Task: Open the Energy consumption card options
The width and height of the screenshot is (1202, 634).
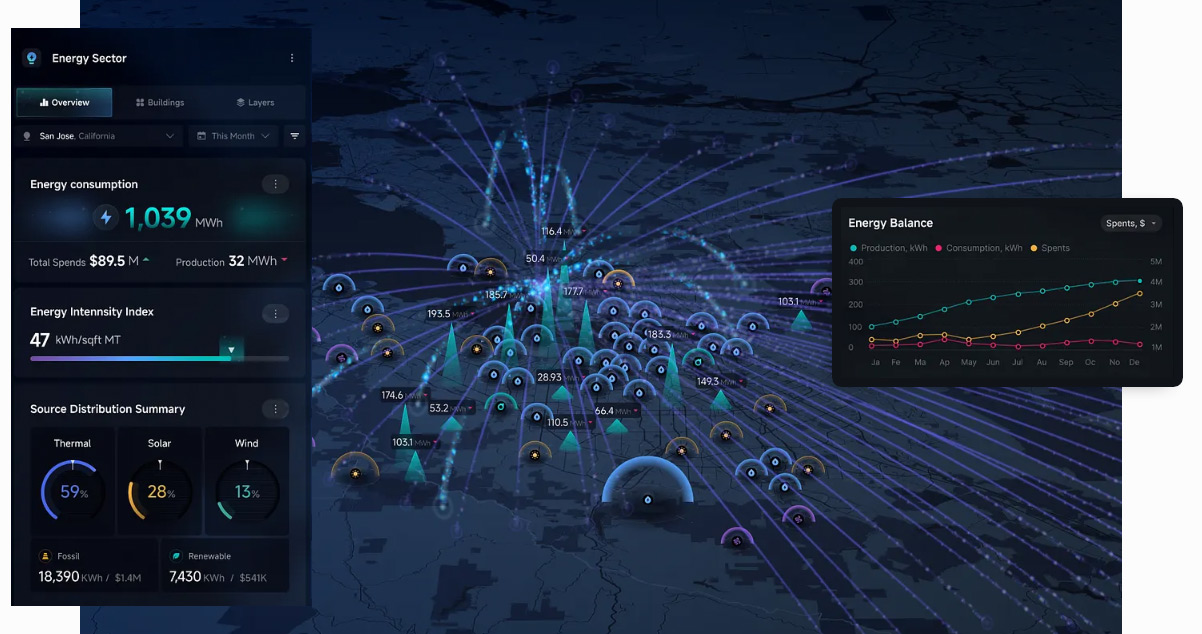Action: (x=275, y=184)
